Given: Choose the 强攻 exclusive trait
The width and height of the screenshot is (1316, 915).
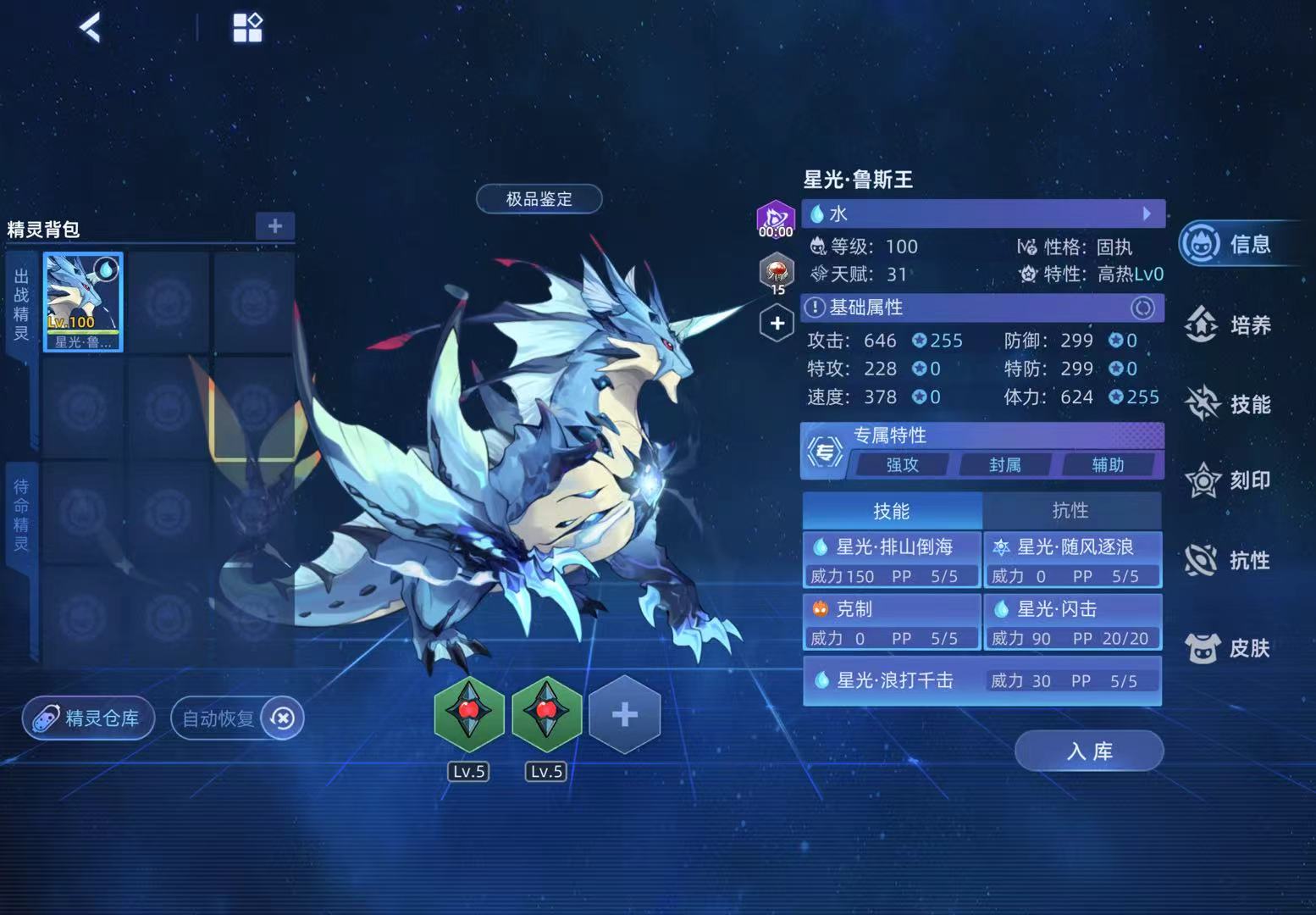Looking at the screenshot, I should 902,464.
